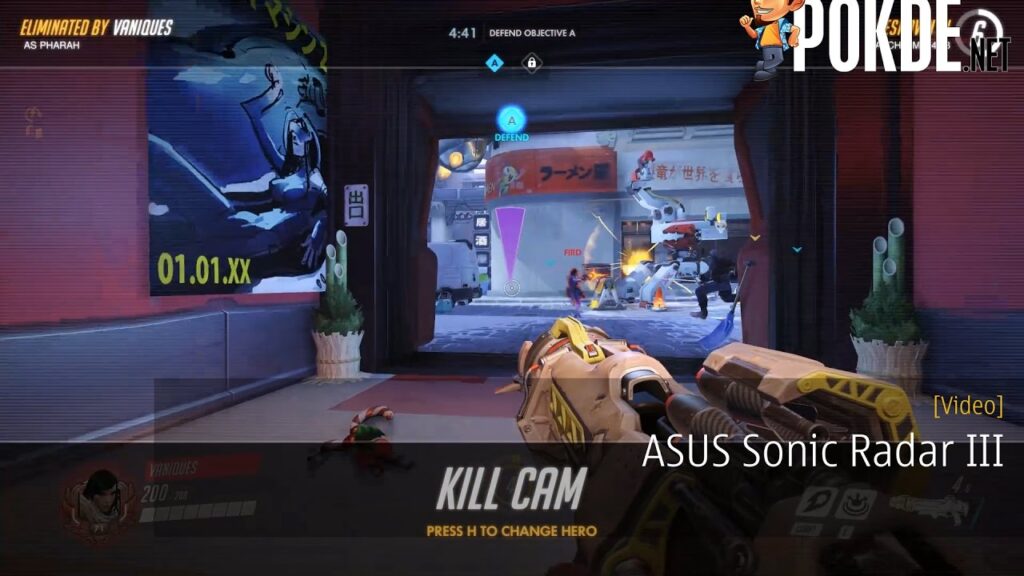Click the glowing Defend A waypoint marker

[x=511, y=122]
